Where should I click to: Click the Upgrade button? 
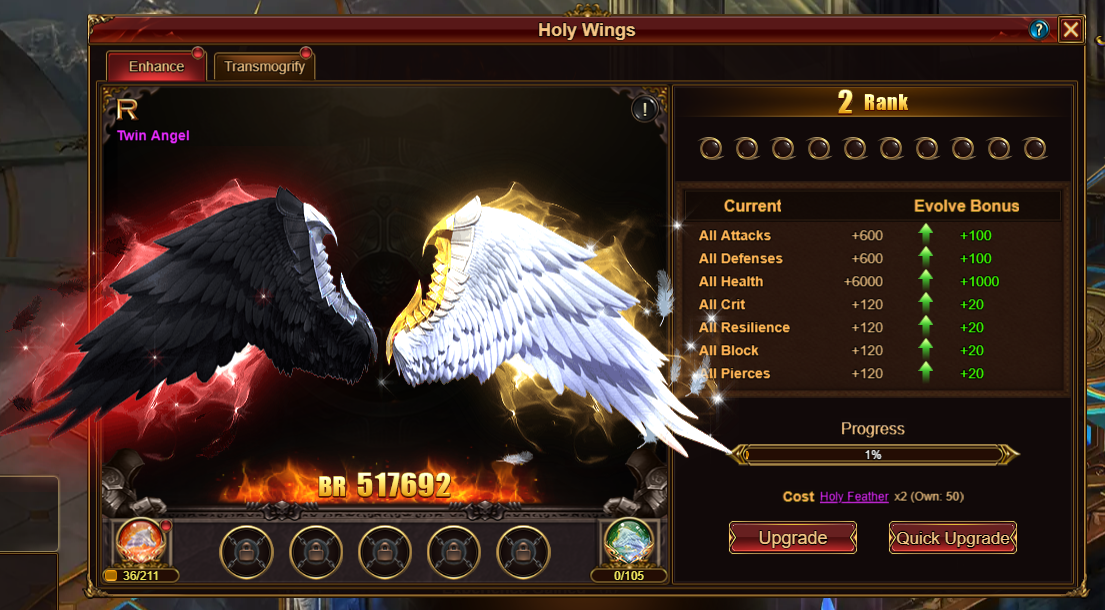(x=792, y=538)
